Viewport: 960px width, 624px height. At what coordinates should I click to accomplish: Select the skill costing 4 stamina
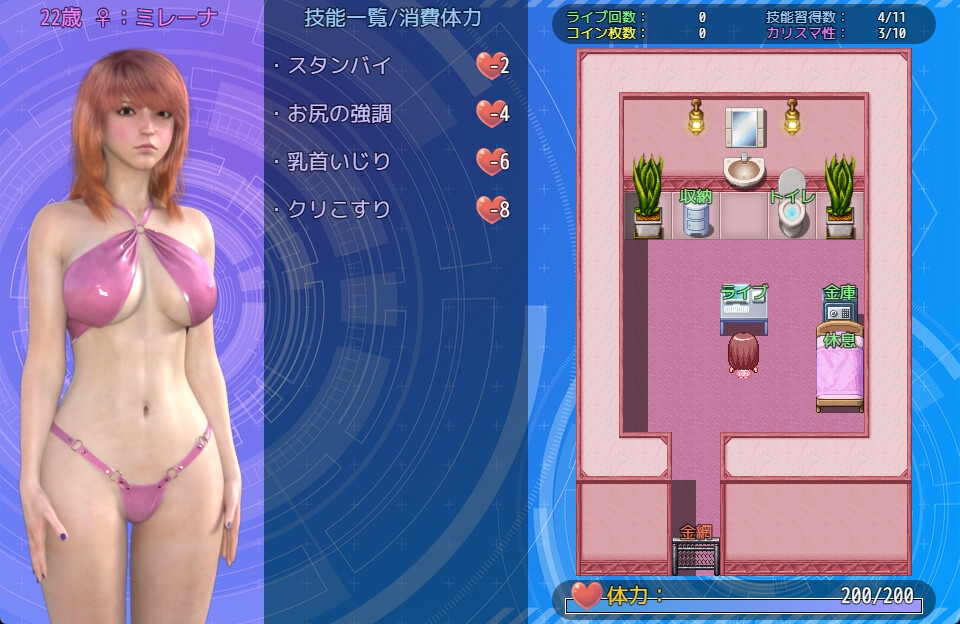338,114
